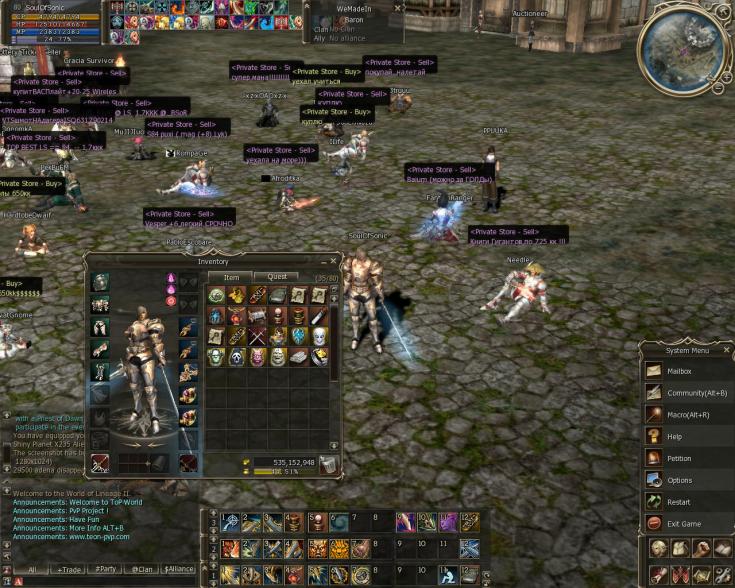Screen dimensions: 735x588
Task: Open game Options
Action: pyautogui.click(x=679, y=481)
